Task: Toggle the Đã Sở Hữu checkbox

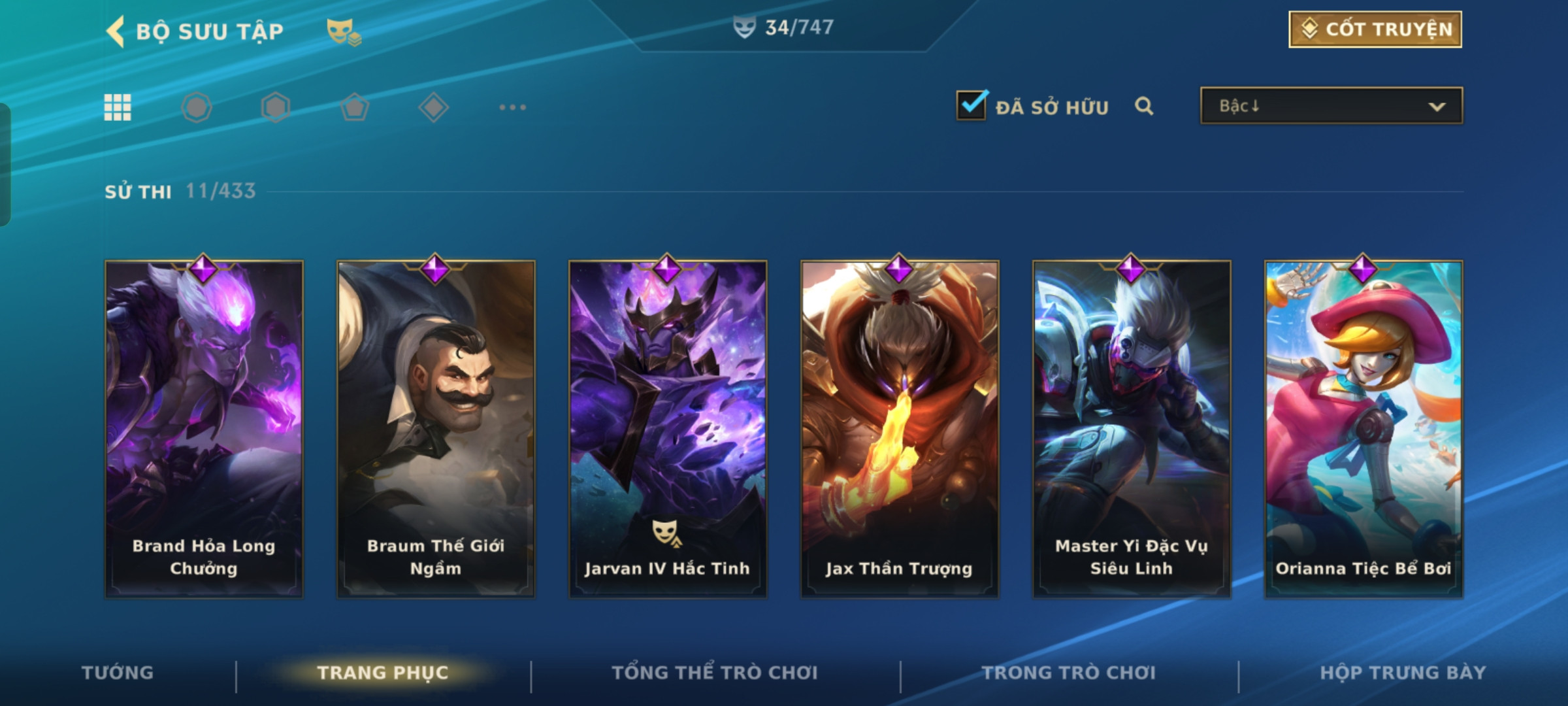Action: (971, 105)
